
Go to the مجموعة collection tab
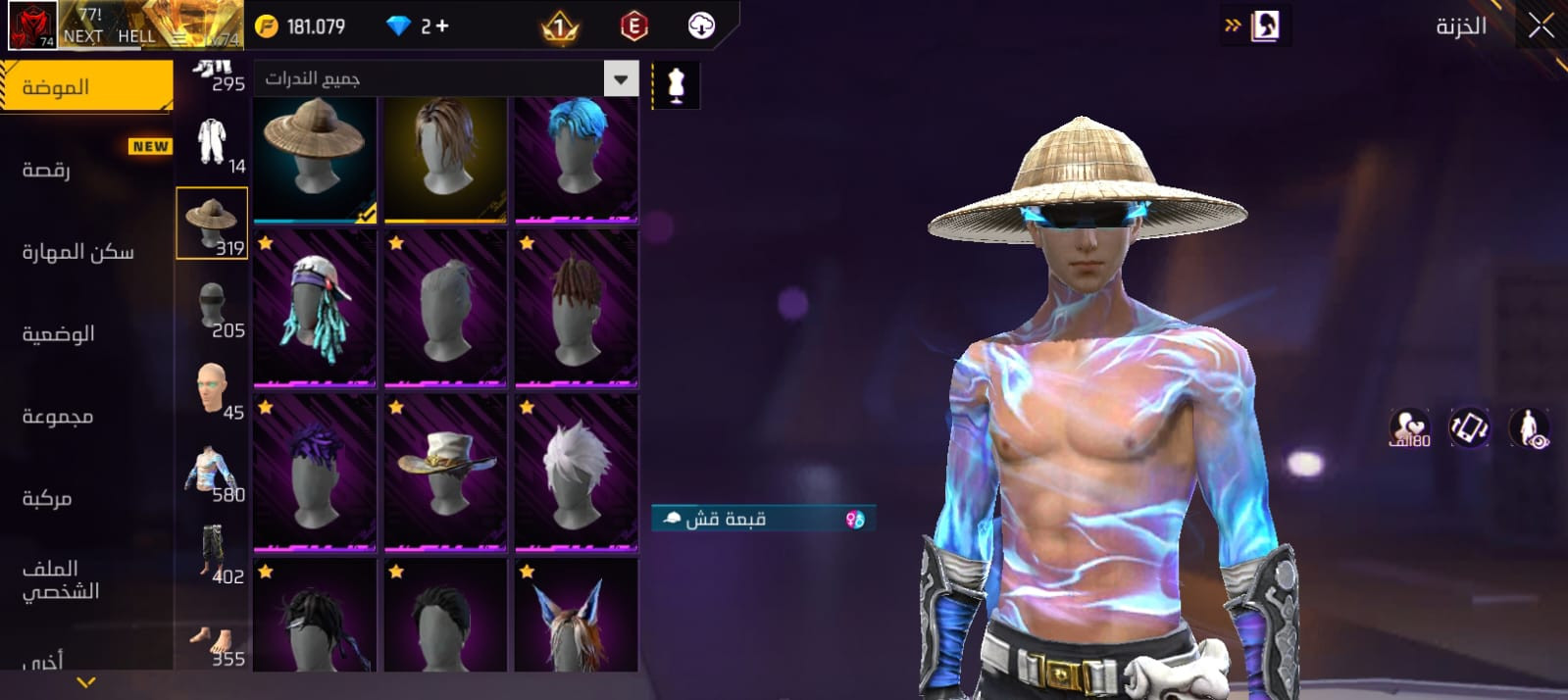[x=57, y=417]
